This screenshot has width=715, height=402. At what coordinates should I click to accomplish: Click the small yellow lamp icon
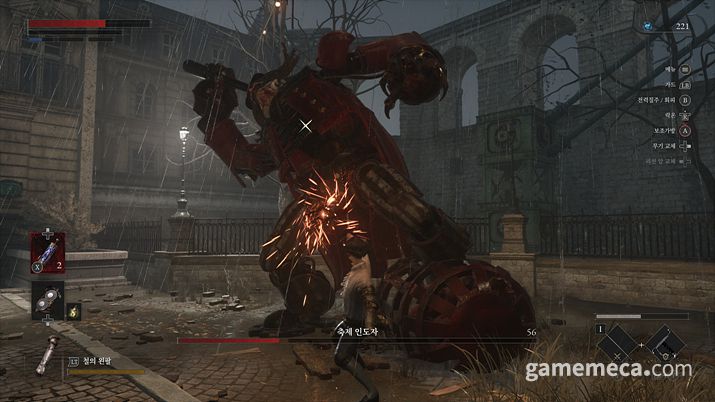[74, 312]
